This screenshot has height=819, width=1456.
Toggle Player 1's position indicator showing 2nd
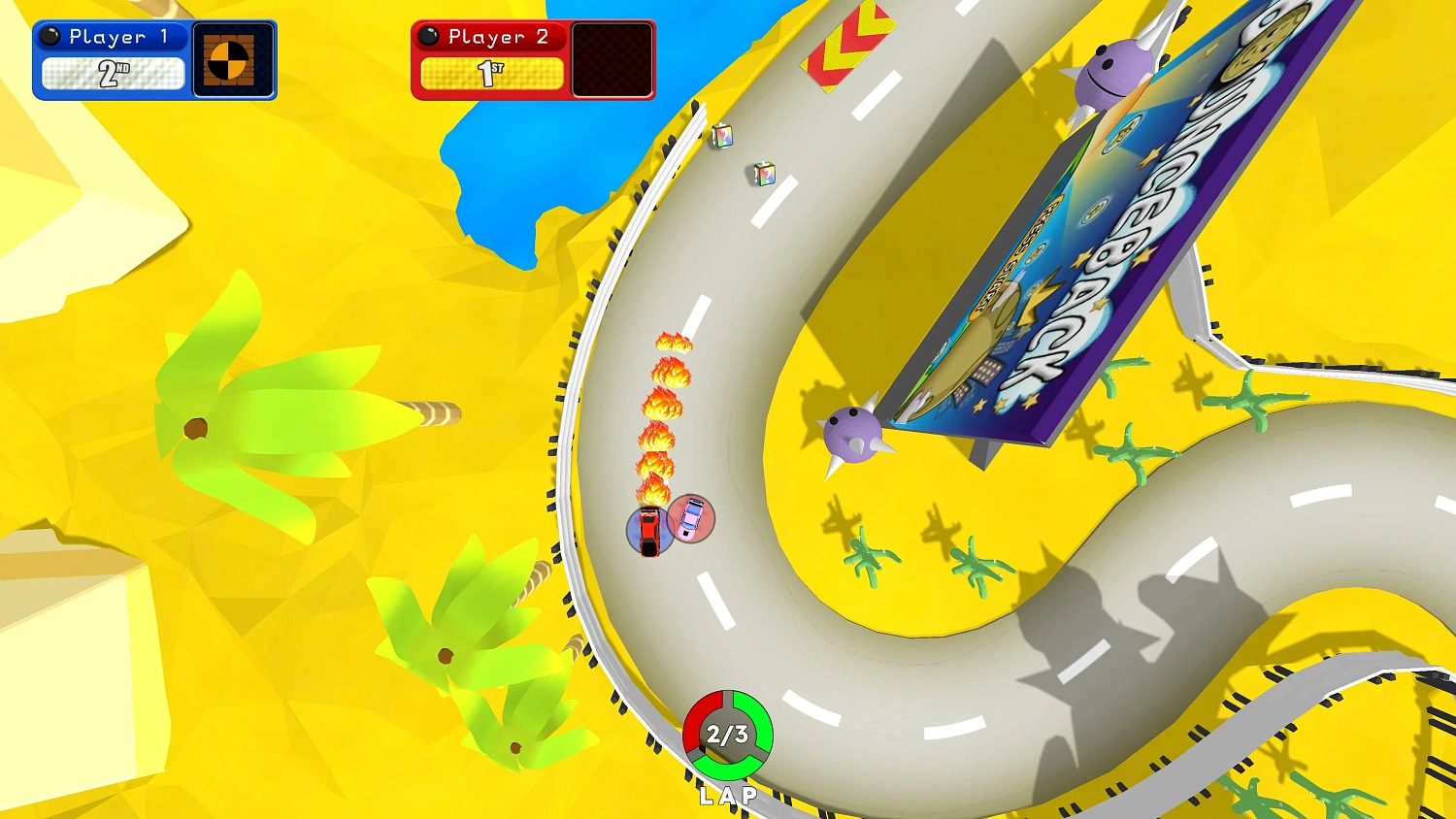113,74
